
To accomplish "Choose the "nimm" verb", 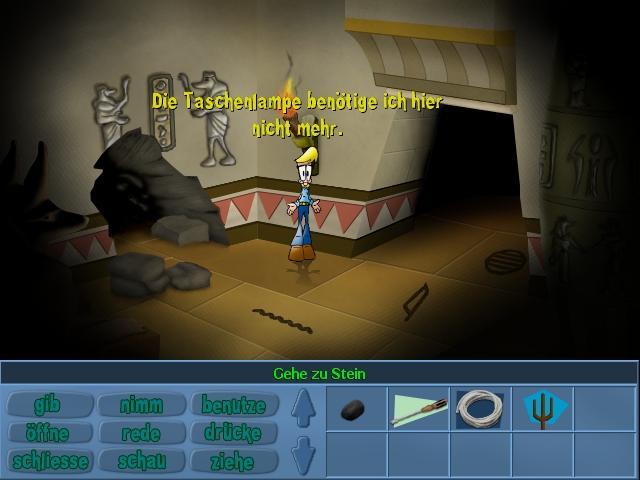I will click(x=141, y=405).
